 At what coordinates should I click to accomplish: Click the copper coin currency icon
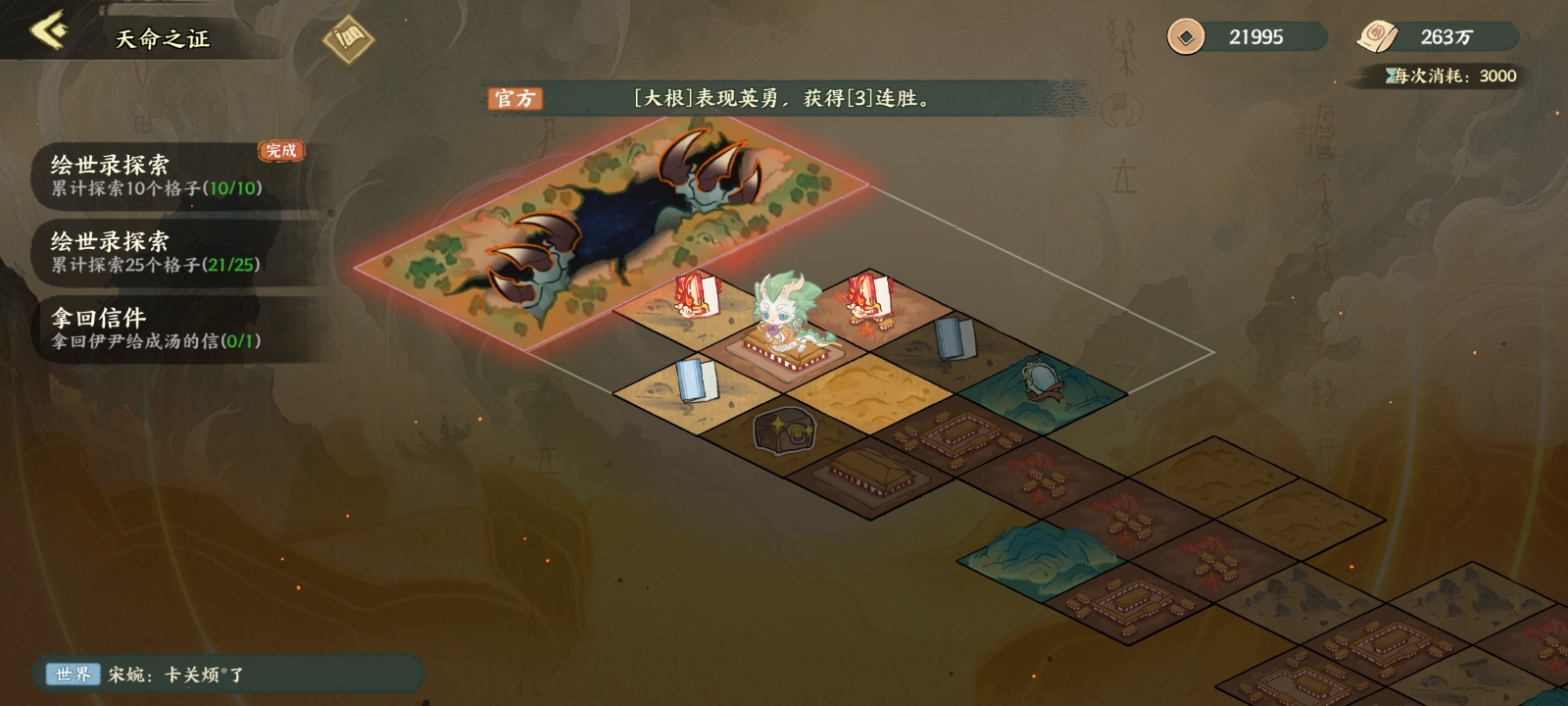click(x=1189, y=37)
